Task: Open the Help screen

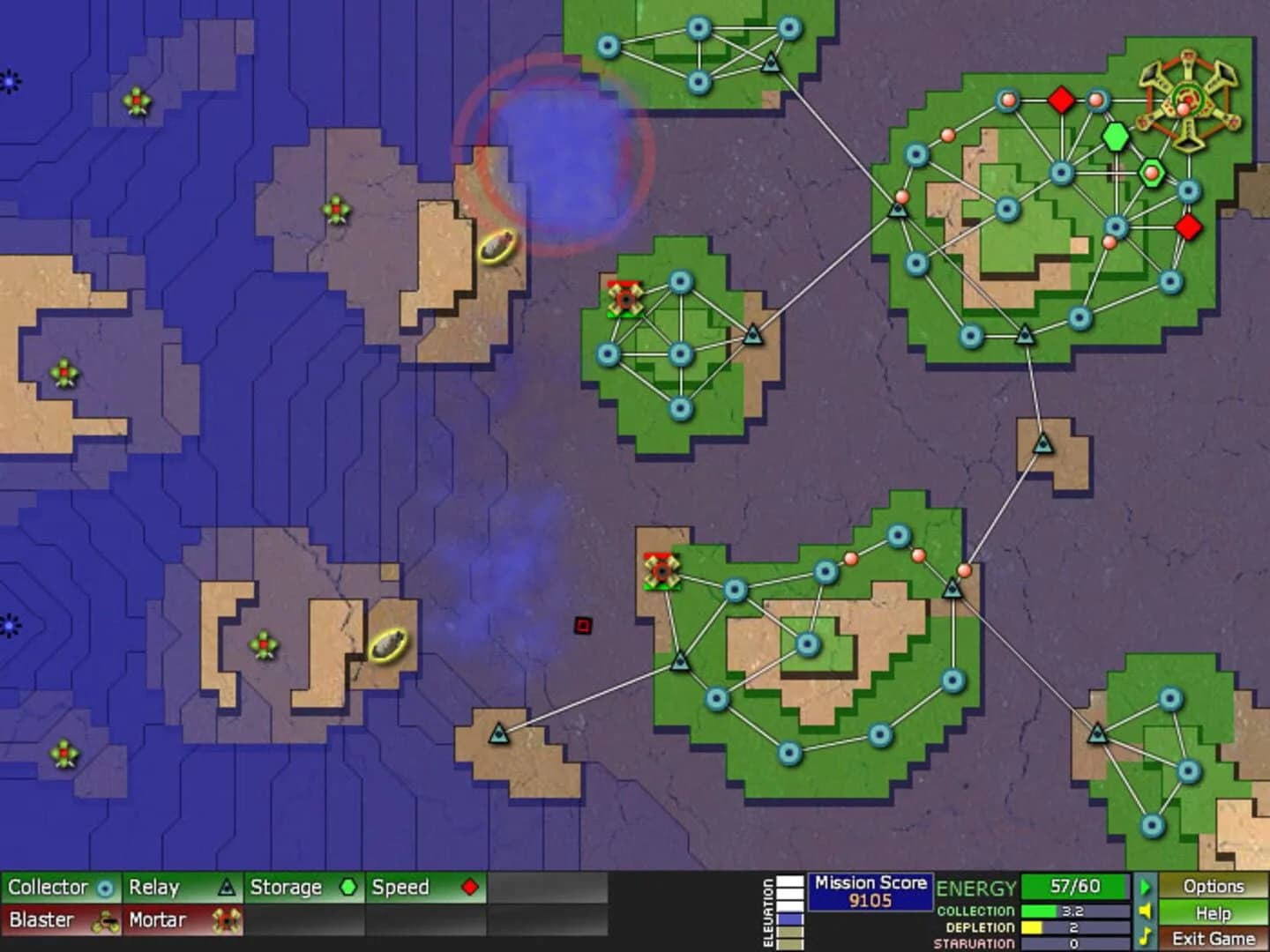Action: pos(1215,913)
